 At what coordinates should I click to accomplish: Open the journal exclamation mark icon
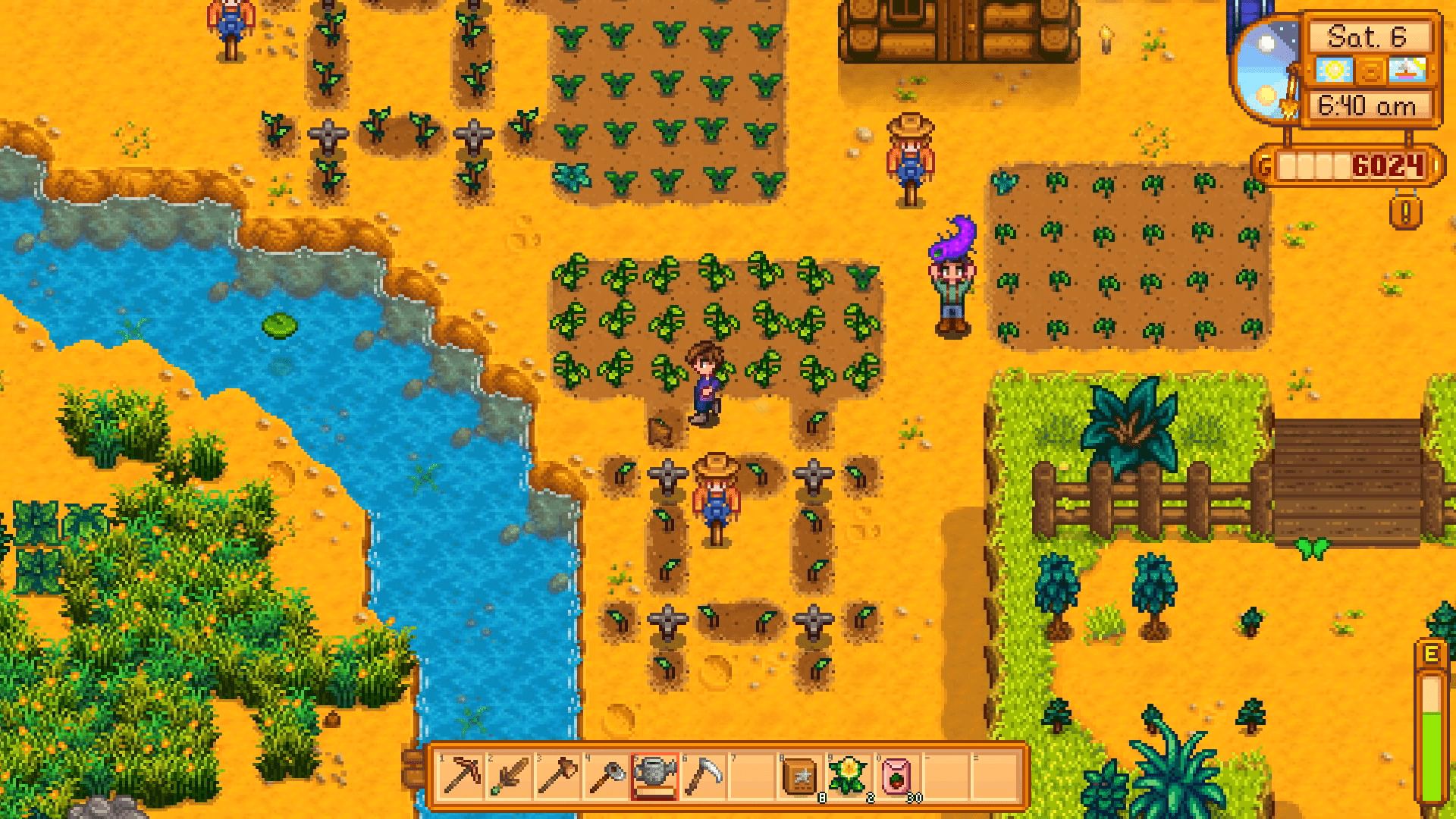click(1405, 213)
